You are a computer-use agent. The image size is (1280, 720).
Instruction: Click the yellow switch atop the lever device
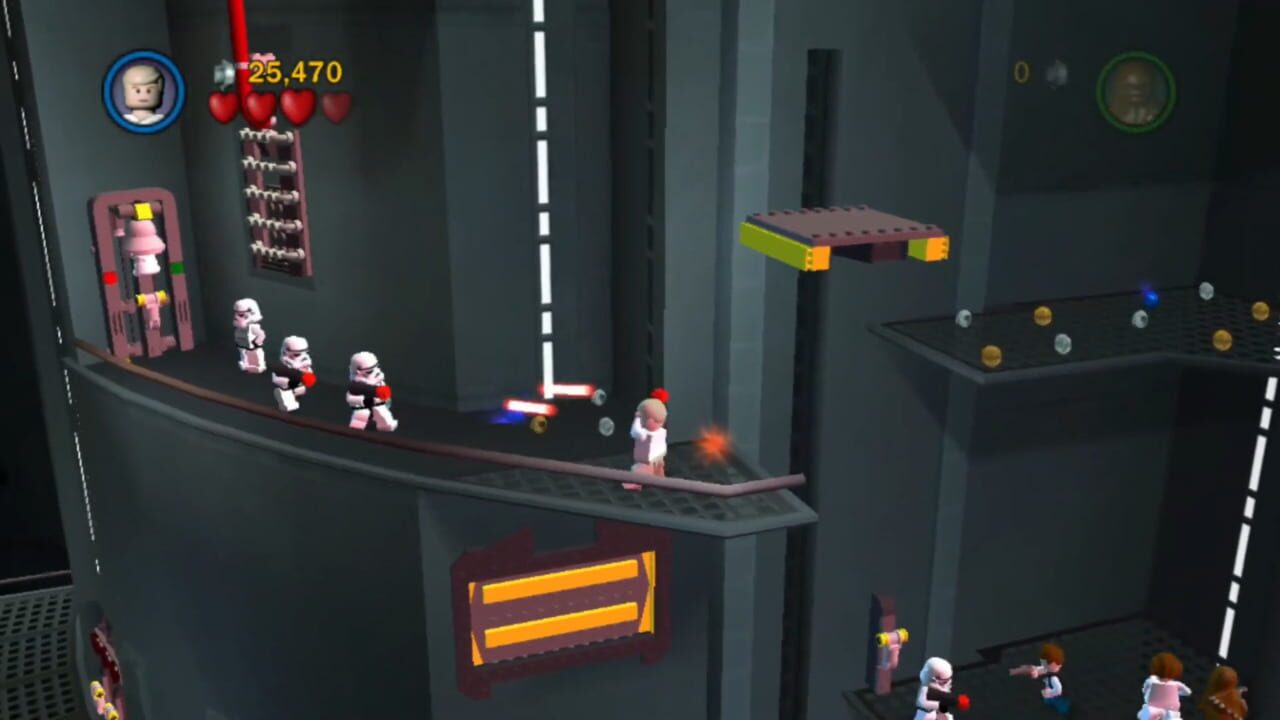pos(144,212)
